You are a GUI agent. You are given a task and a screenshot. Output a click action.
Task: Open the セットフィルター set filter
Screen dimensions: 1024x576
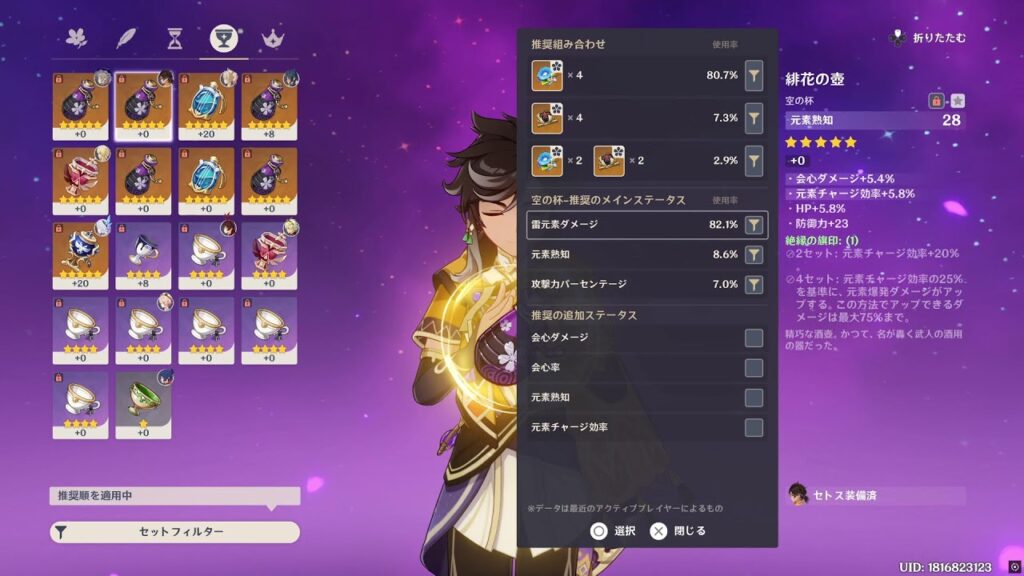pos(175,532)
